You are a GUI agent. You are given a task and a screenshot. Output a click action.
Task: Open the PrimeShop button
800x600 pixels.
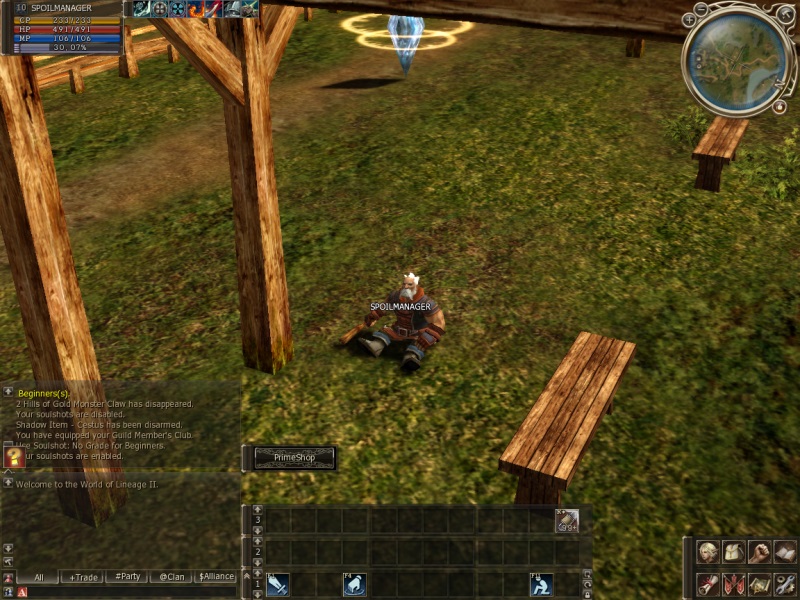click(x=291, y=458)
